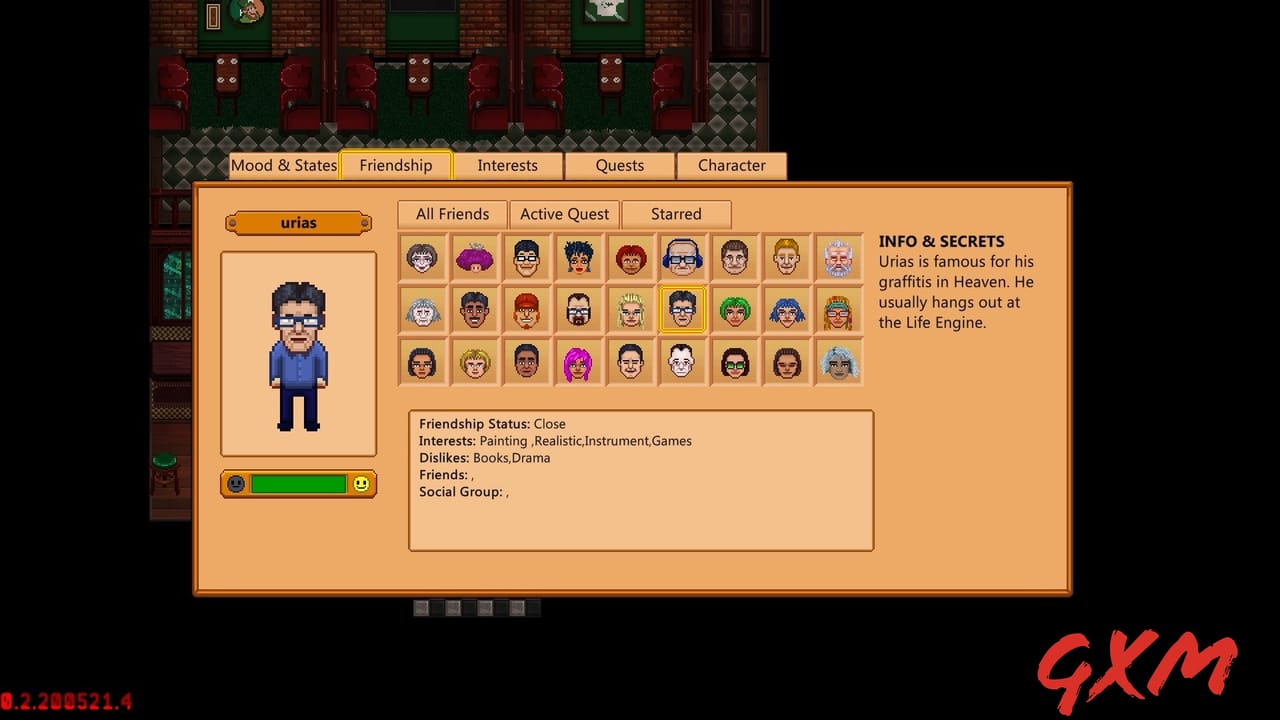This screenshot has width=1280, height=720.
Task: Click the All Friends filter button
Action: tap(451, 214)
